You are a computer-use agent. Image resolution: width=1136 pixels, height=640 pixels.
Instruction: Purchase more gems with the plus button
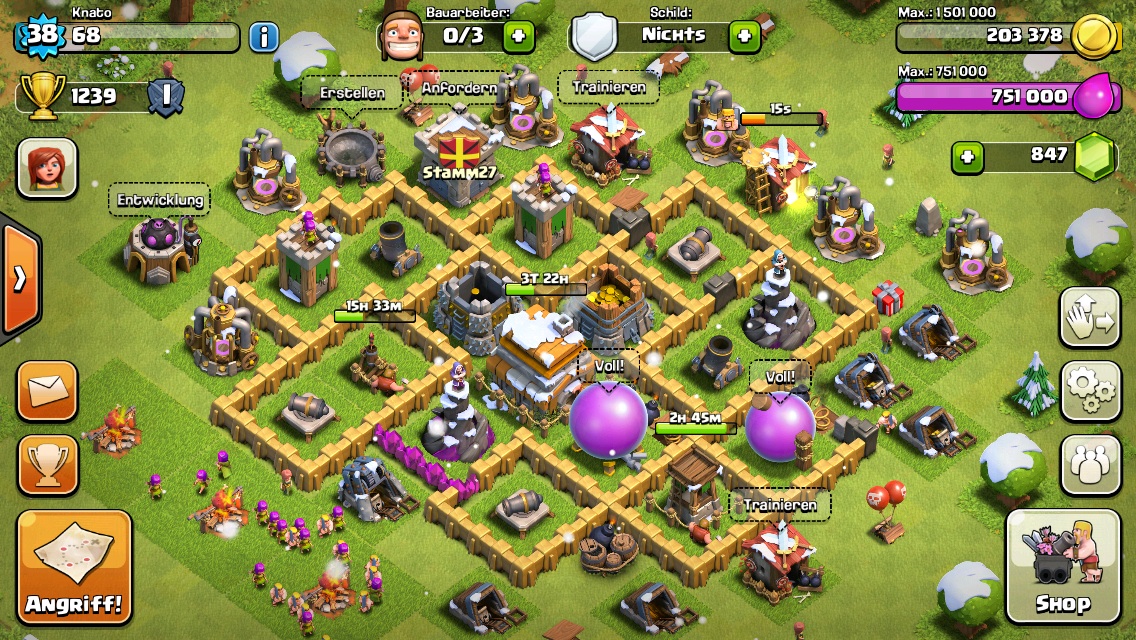966,156
